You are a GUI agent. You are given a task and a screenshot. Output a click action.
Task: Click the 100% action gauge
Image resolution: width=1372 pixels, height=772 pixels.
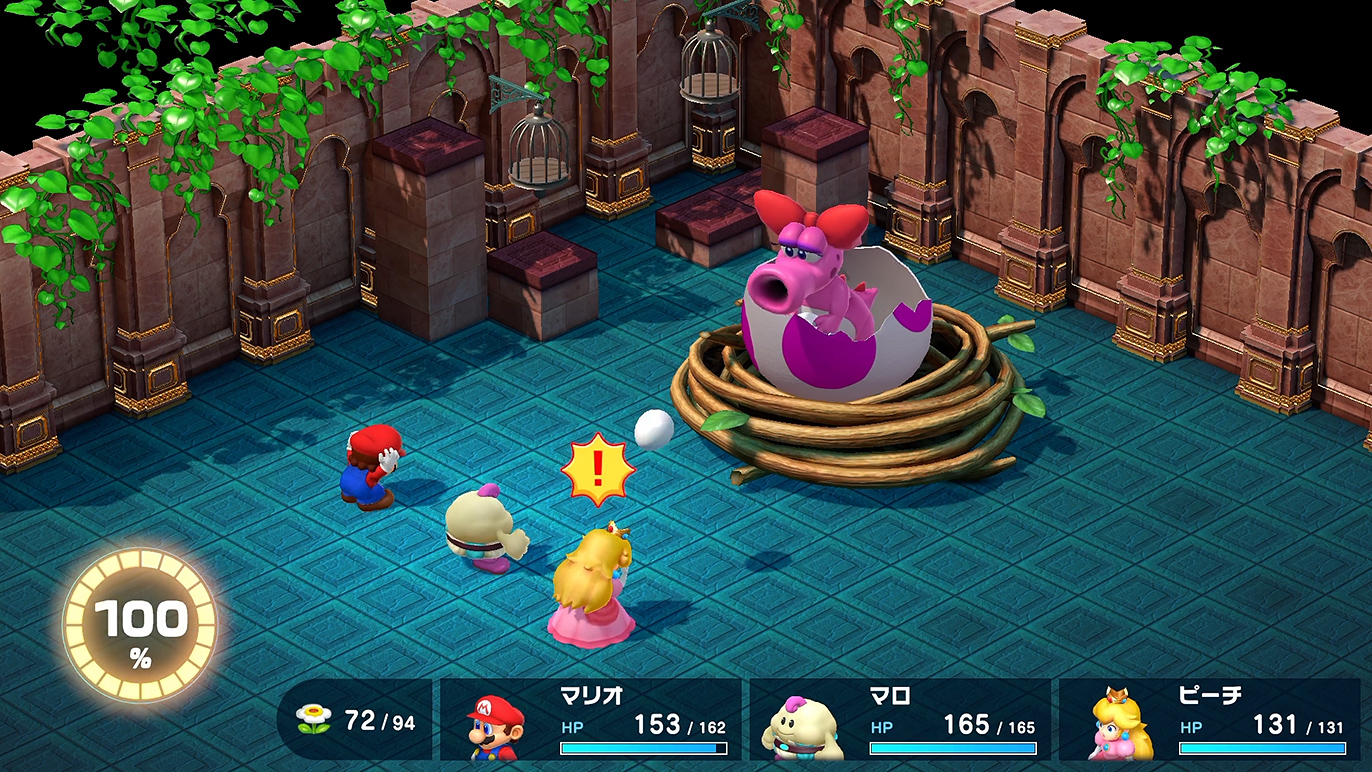click(x=140, y=626)
